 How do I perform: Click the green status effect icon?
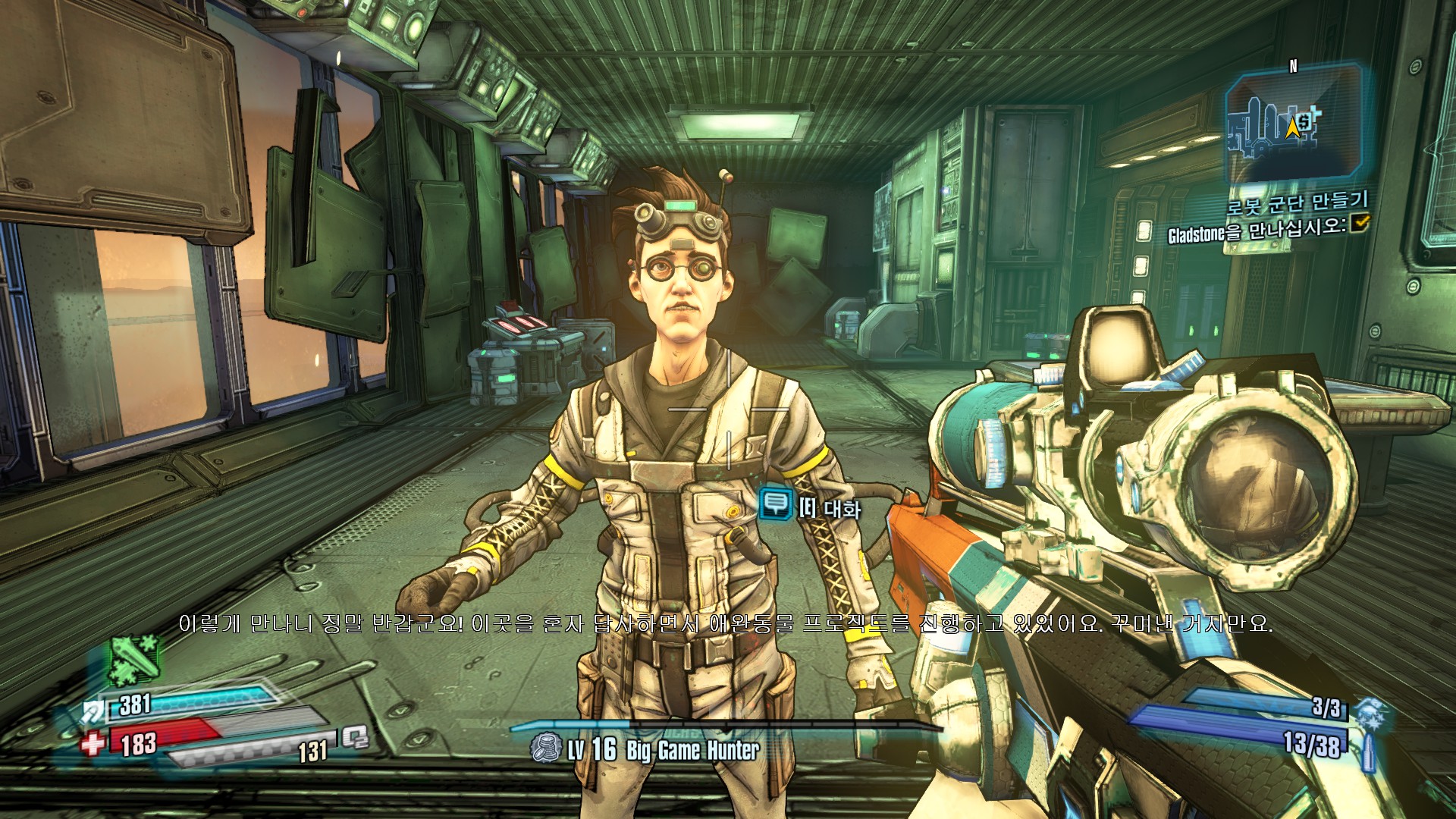click(x=135, y=659)
